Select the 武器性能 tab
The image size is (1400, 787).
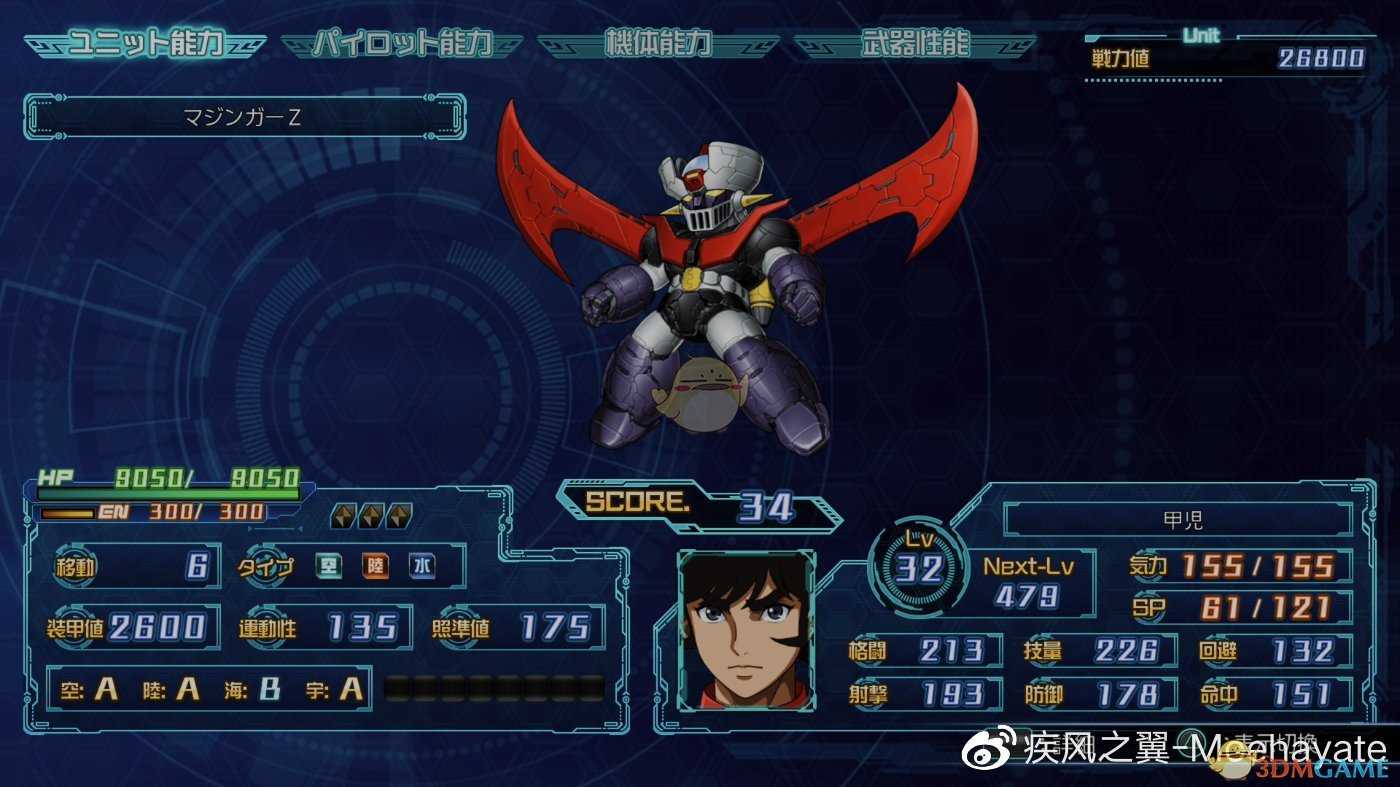(915, 45)
